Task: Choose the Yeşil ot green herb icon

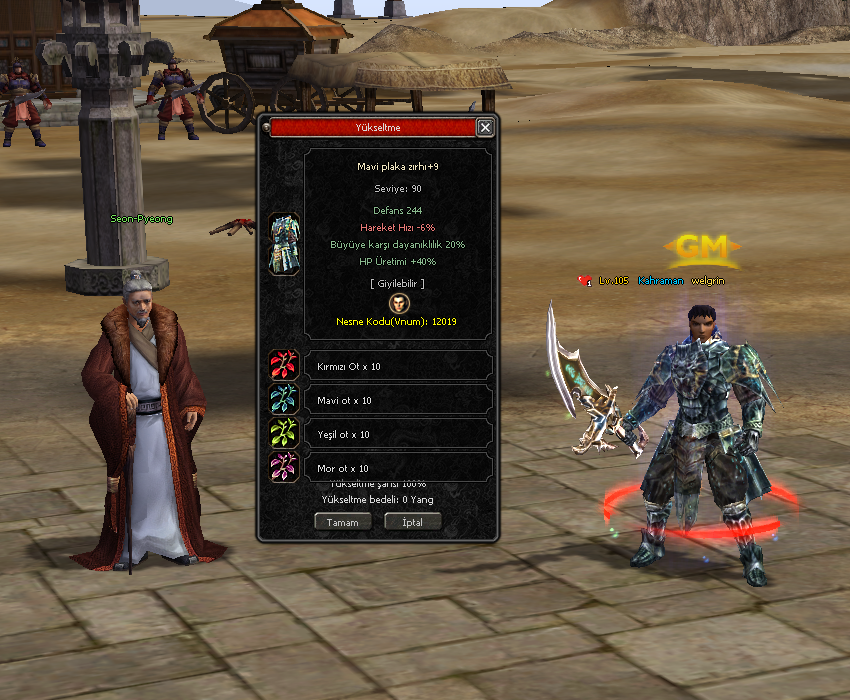Action: coord(284,434)
